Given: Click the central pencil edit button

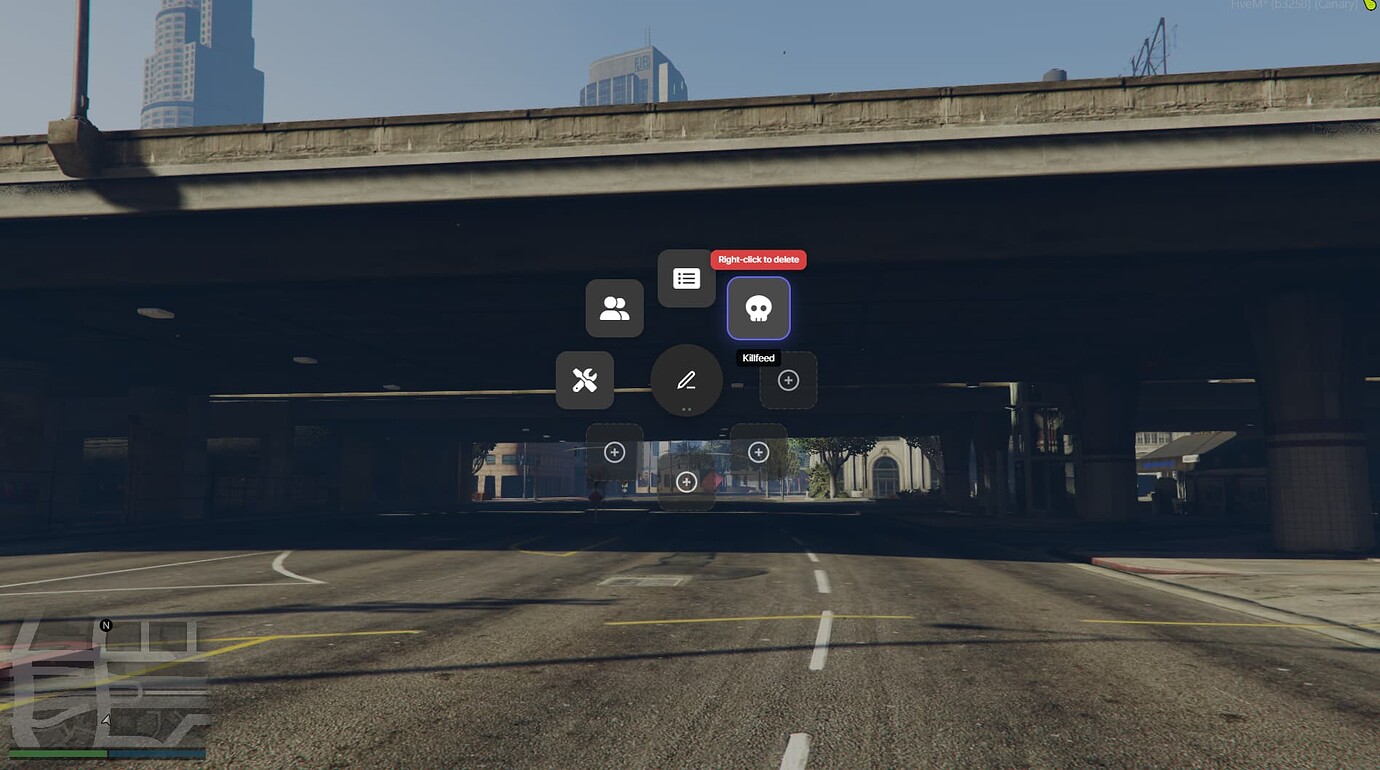Looking at the screenshot, I should [x=686, y=380].
